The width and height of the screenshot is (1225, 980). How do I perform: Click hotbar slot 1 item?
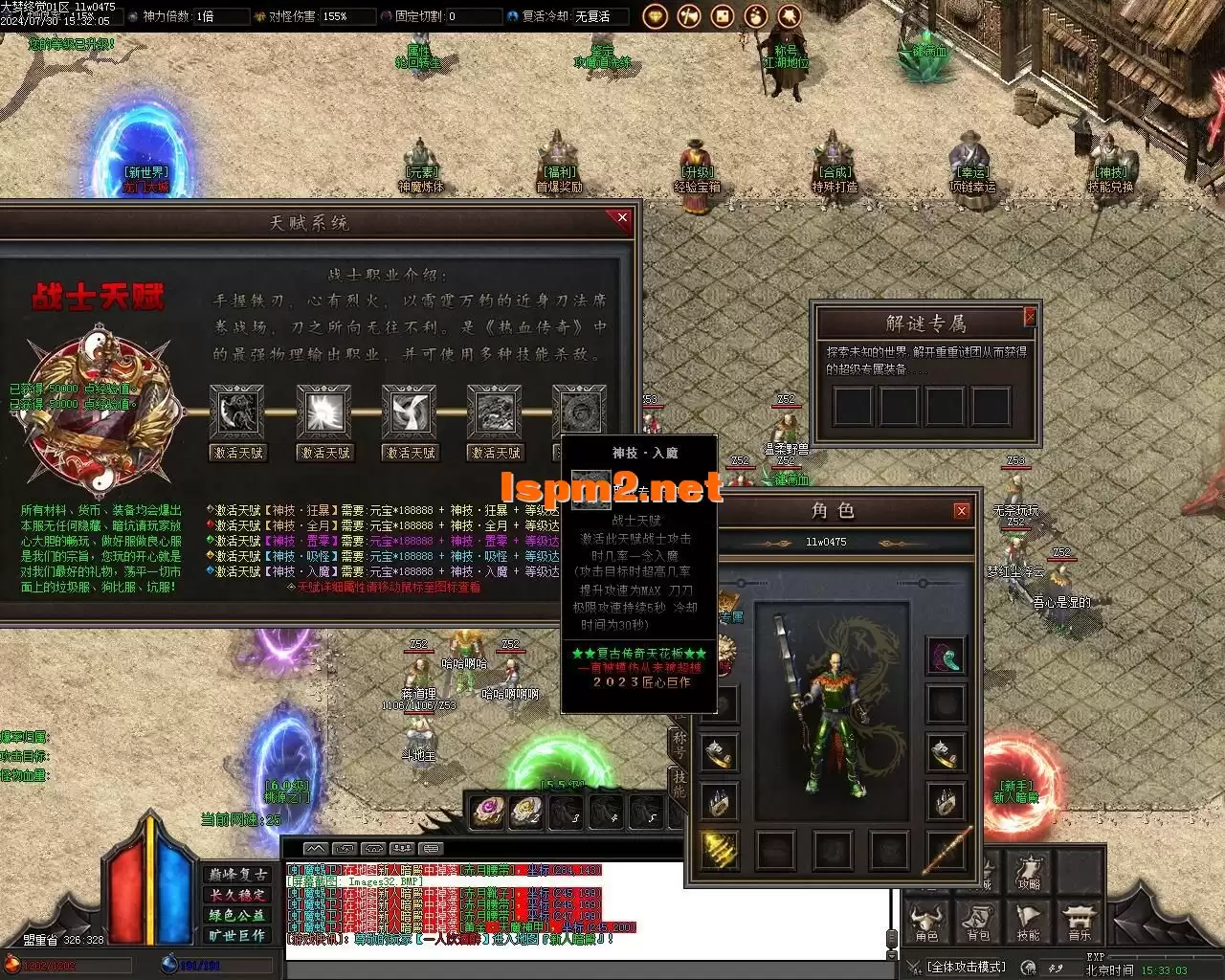[x=488, y=812]
